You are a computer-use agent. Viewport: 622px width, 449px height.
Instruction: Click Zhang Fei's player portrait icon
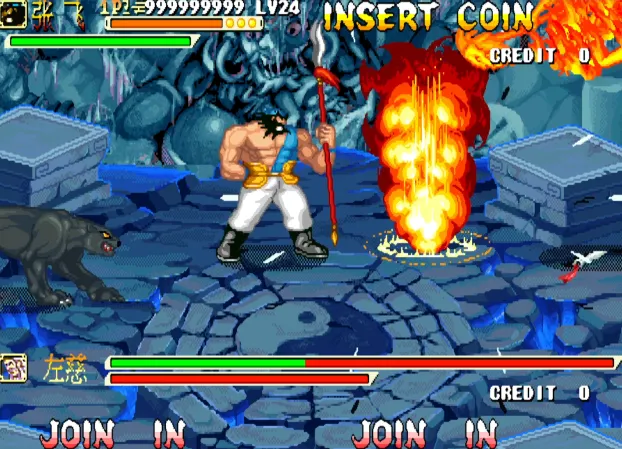coord(13,12)
